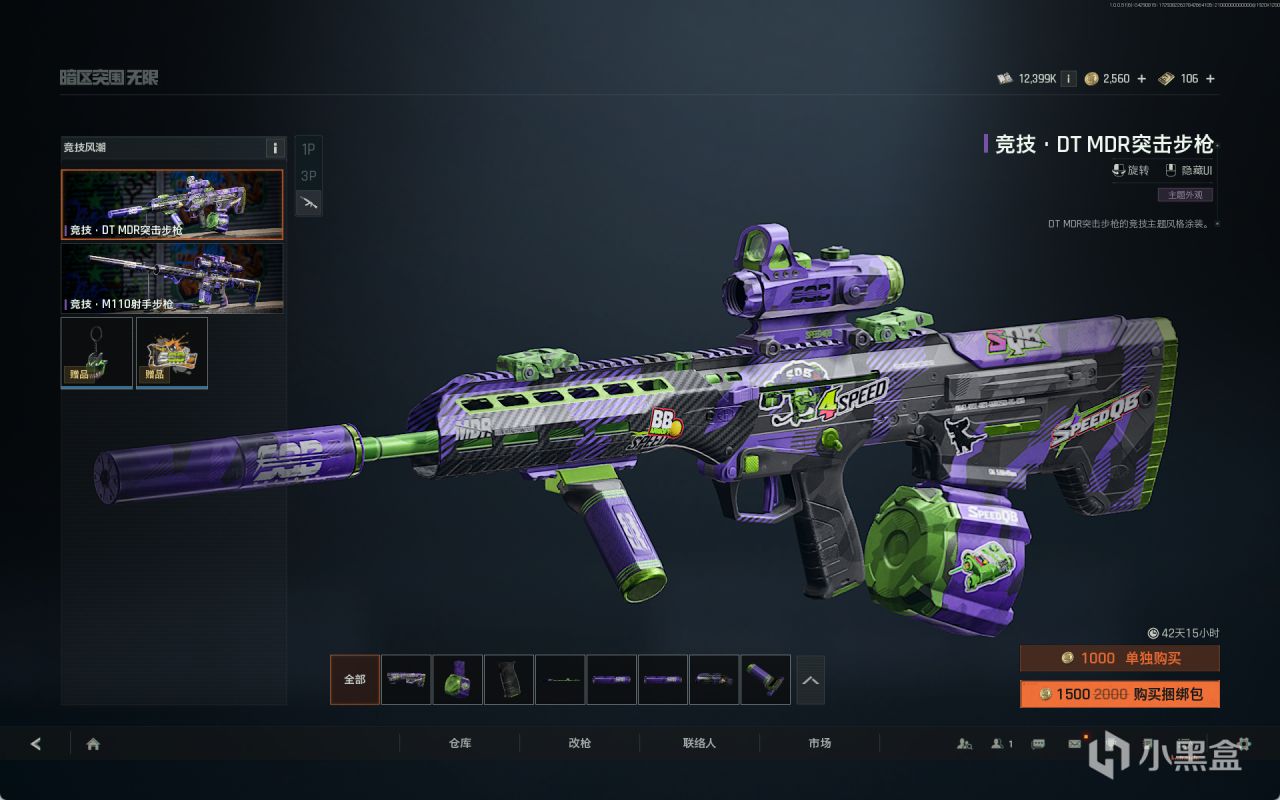Screen dimensions: 1280x800
Task: Buy the skin alone for 1000
Action: 1119,658
